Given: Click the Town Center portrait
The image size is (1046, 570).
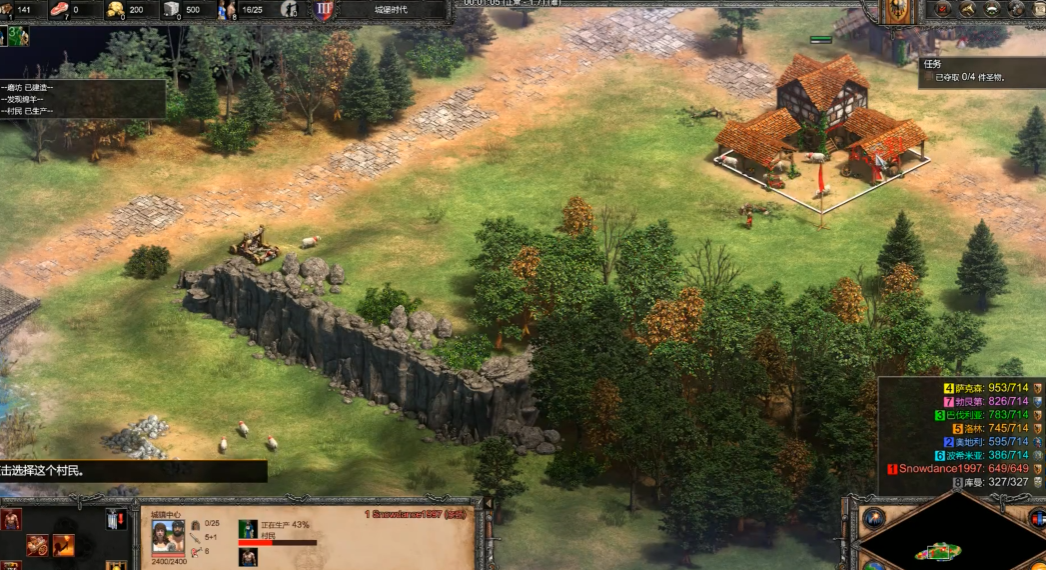Looking at the screenshot, I should [x=167, y=535].
